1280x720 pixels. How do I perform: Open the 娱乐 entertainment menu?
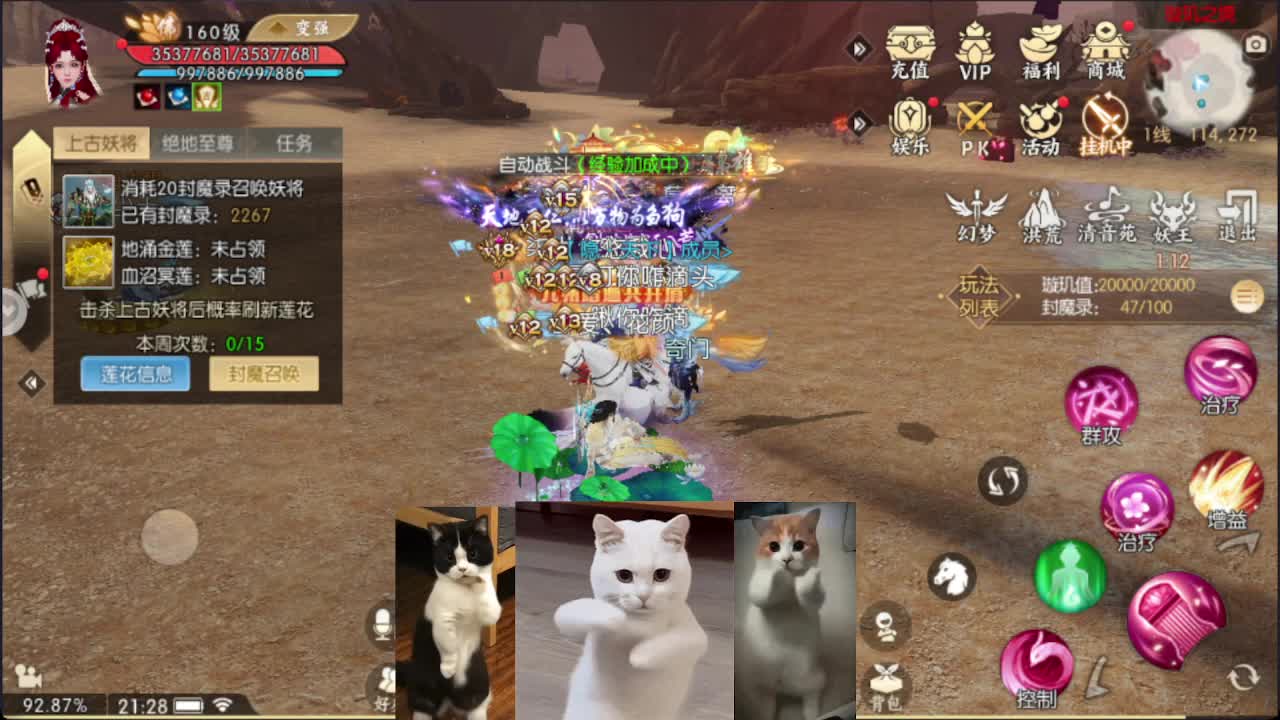coord(910,125)
